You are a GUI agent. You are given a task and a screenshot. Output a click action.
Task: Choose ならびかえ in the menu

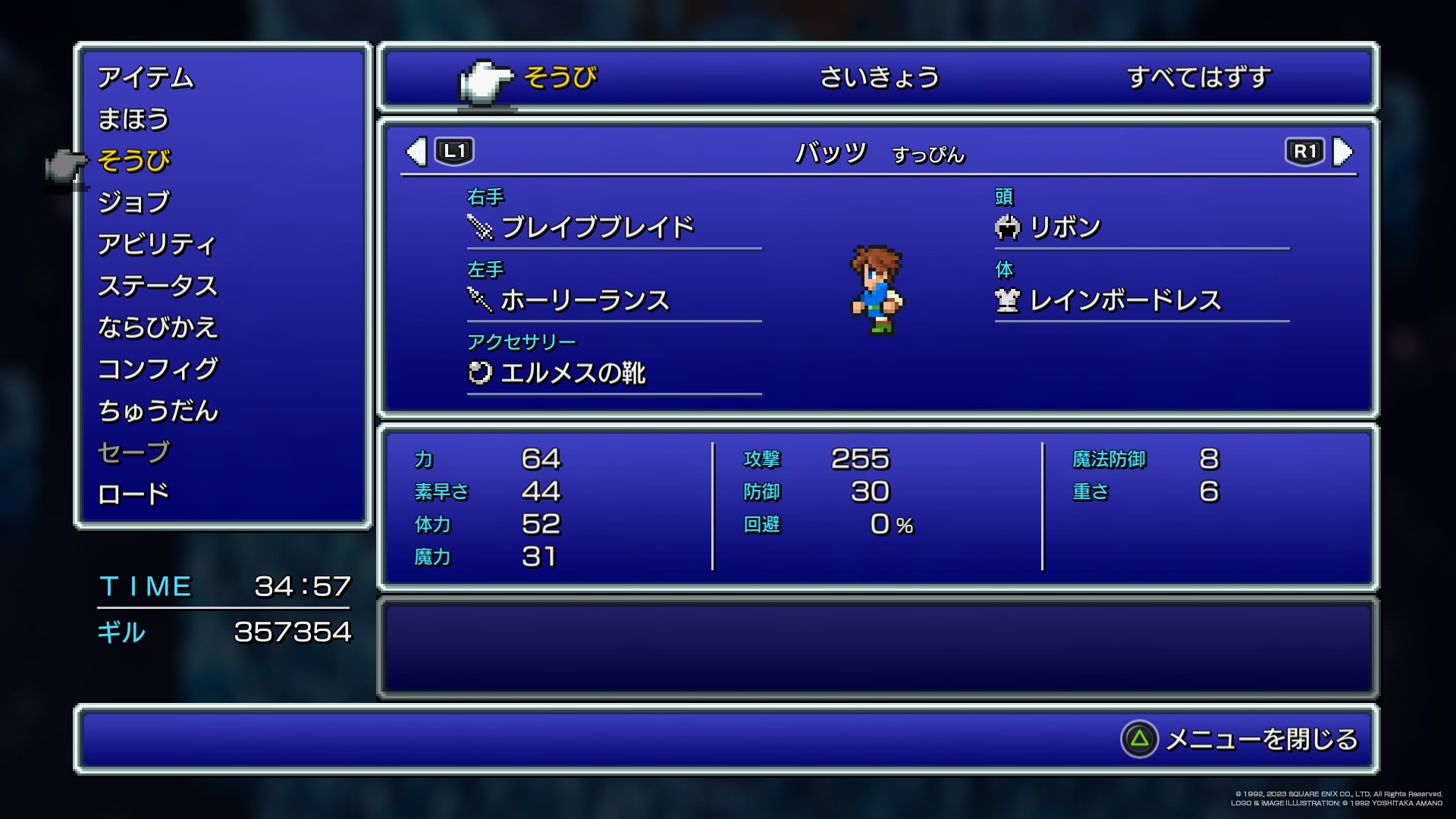[x=158, y=328]
